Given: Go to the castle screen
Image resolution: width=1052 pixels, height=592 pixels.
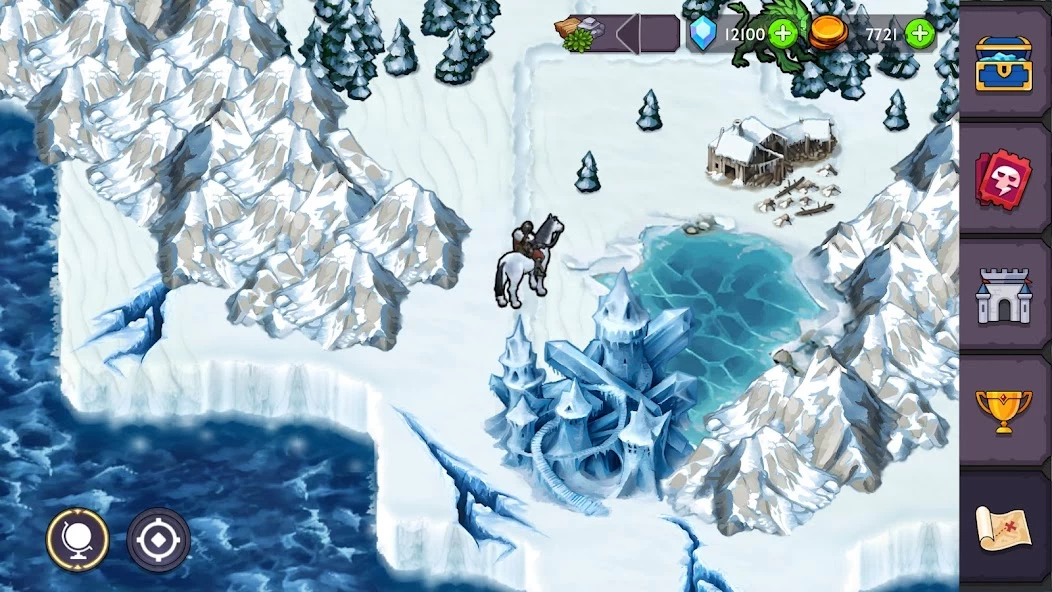Looking at the screenshot, I should click(x=1003, y=295).
